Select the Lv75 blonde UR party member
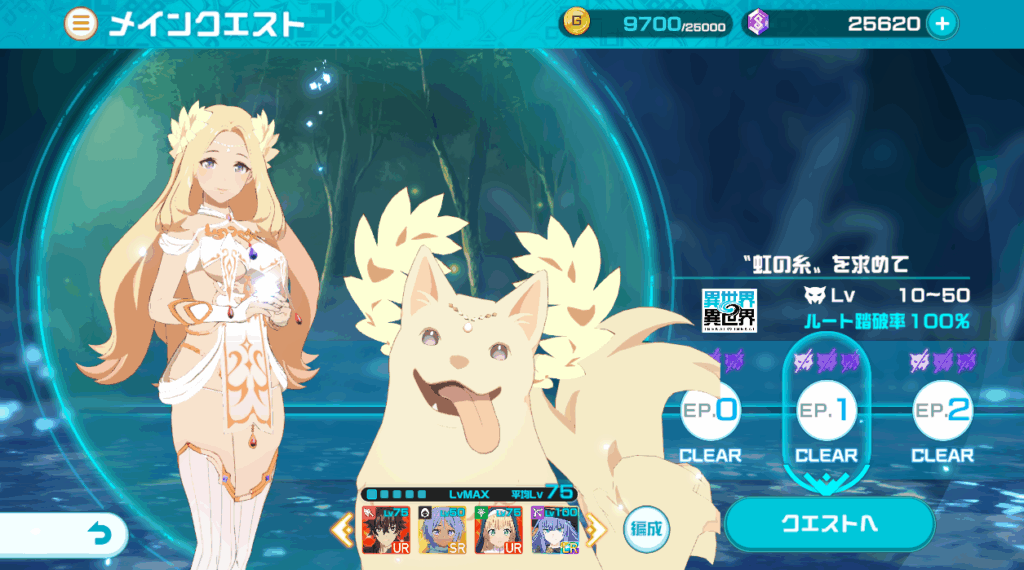Screen dimensions: 1024x570 499,530
